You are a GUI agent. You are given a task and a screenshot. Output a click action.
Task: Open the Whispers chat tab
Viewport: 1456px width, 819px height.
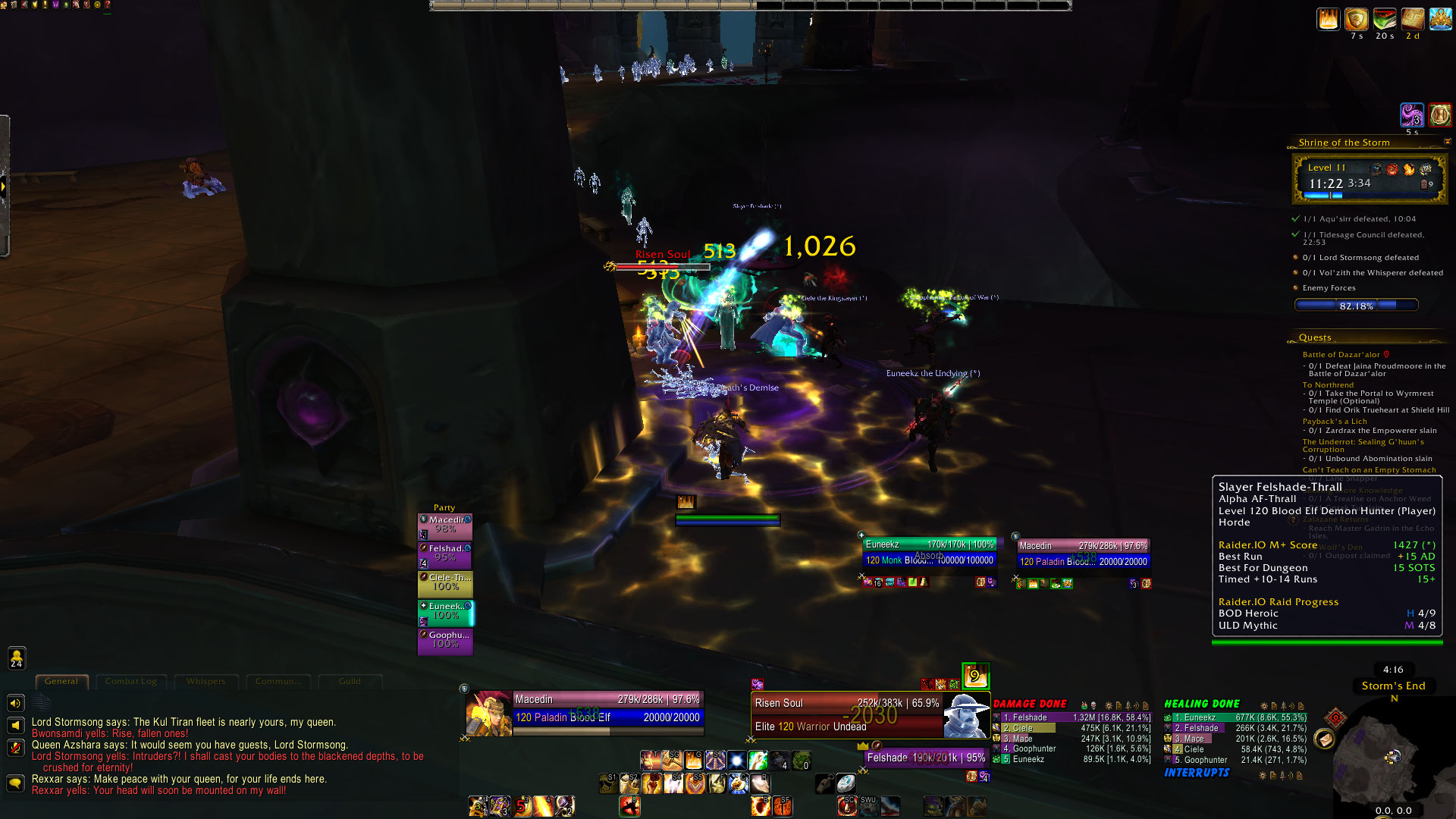tap(206, 681)
